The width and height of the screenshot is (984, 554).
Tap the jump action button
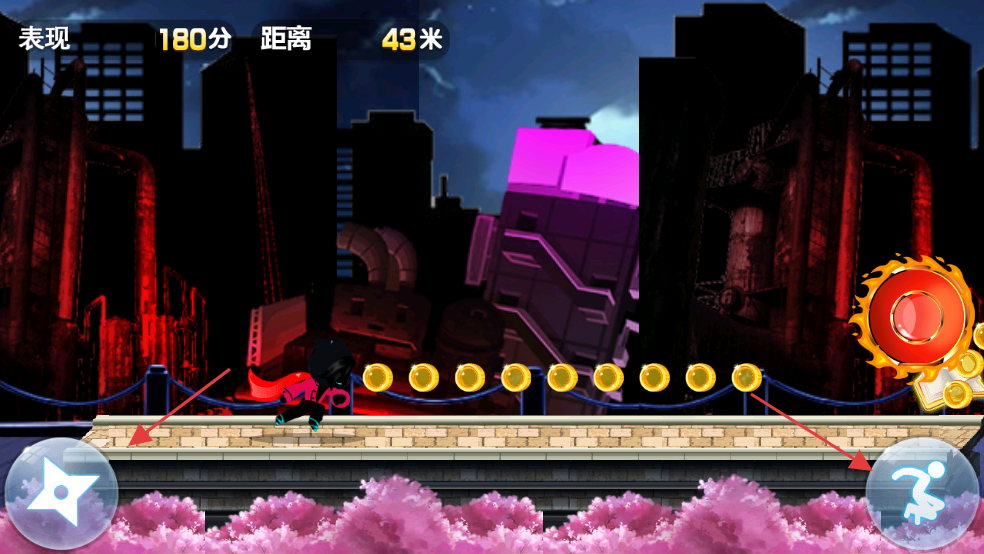pyautogui.click(x=922, y=494)
